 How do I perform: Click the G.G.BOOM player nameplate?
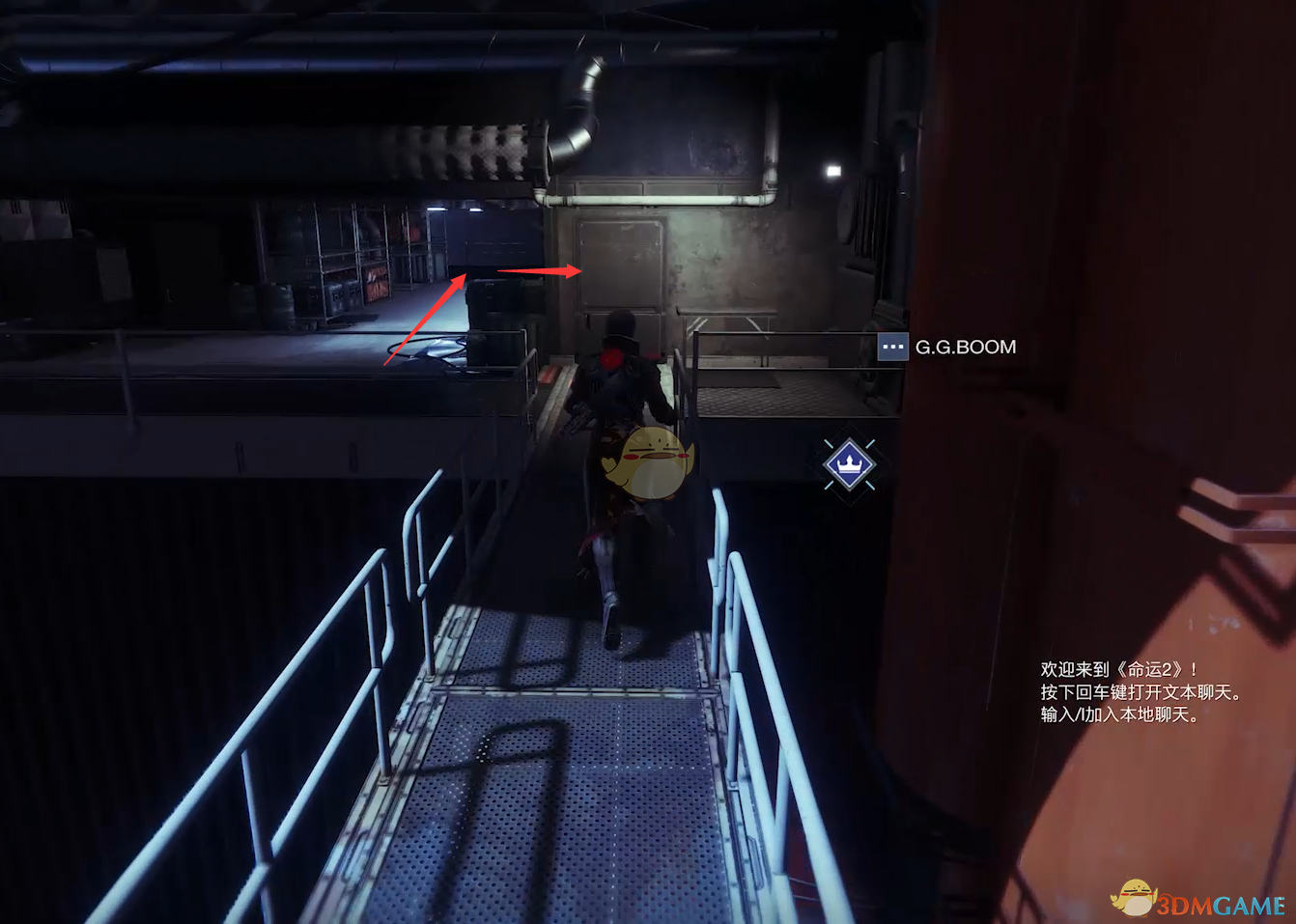click(x=965, y=347)
